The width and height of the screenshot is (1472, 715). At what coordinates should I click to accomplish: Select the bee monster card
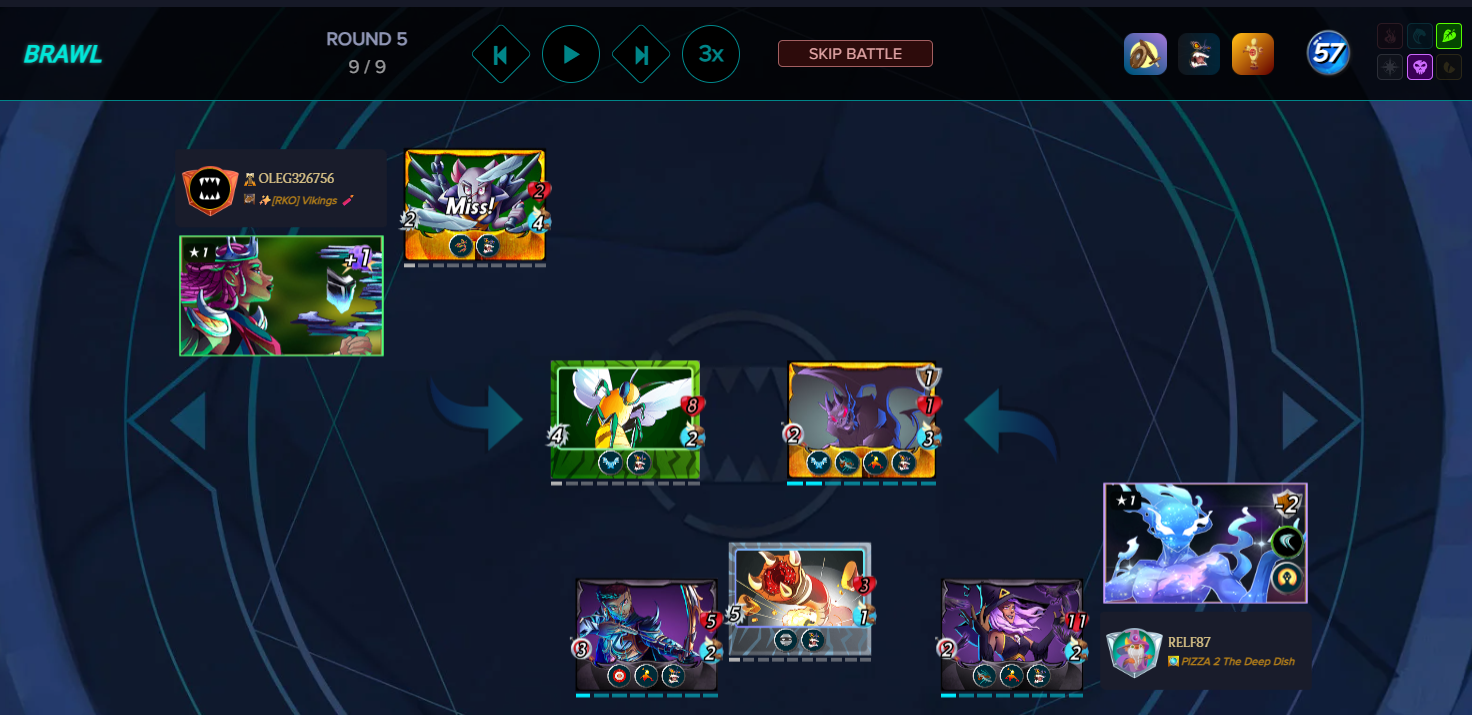point(625,420)
